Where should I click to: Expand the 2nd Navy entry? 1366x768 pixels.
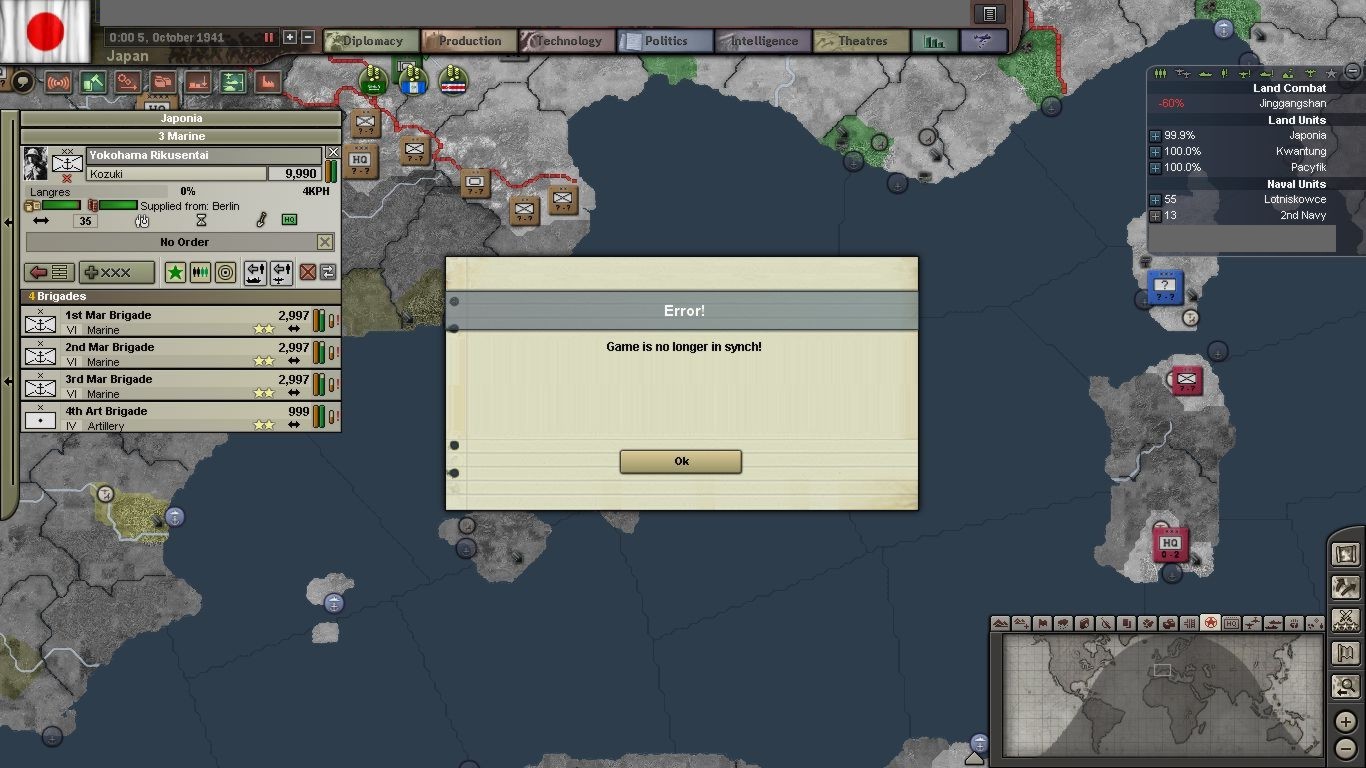coord(1155,216)
